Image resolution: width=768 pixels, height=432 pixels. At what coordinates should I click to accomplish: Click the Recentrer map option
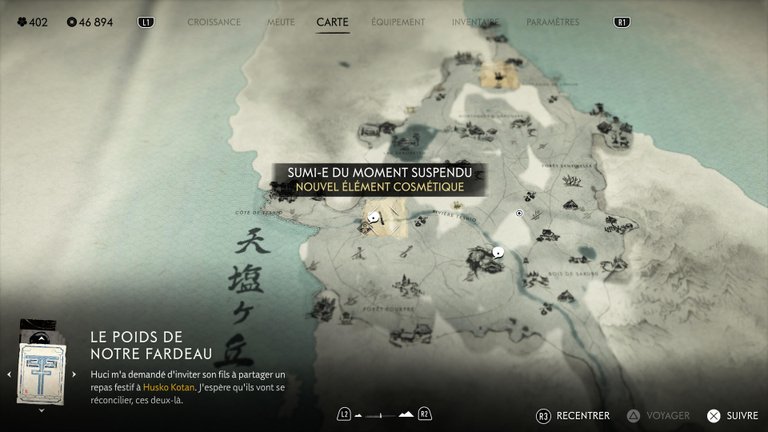[575, 415]
